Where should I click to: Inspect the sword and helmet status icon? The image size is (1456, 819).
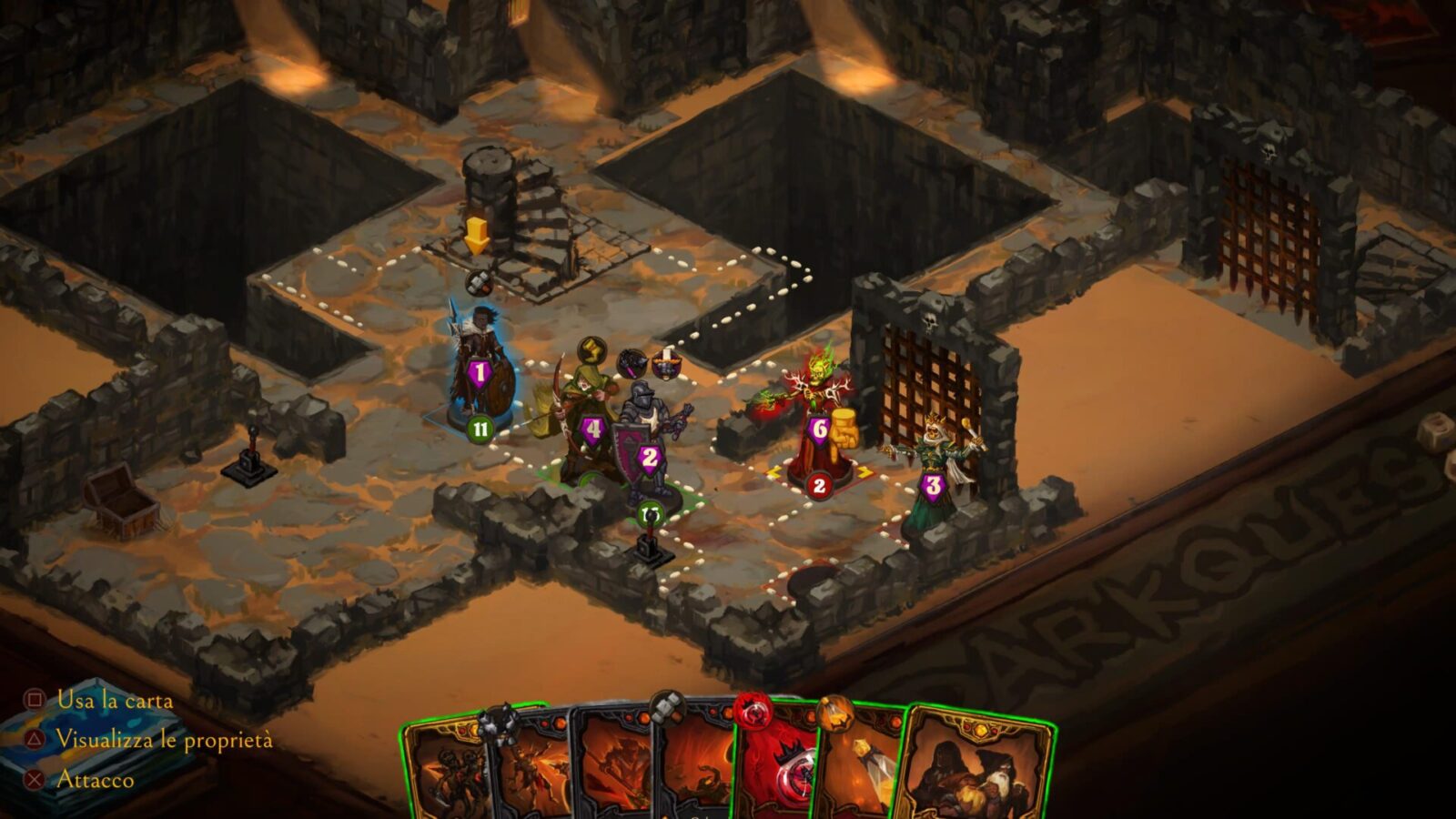tap(666, 362)
